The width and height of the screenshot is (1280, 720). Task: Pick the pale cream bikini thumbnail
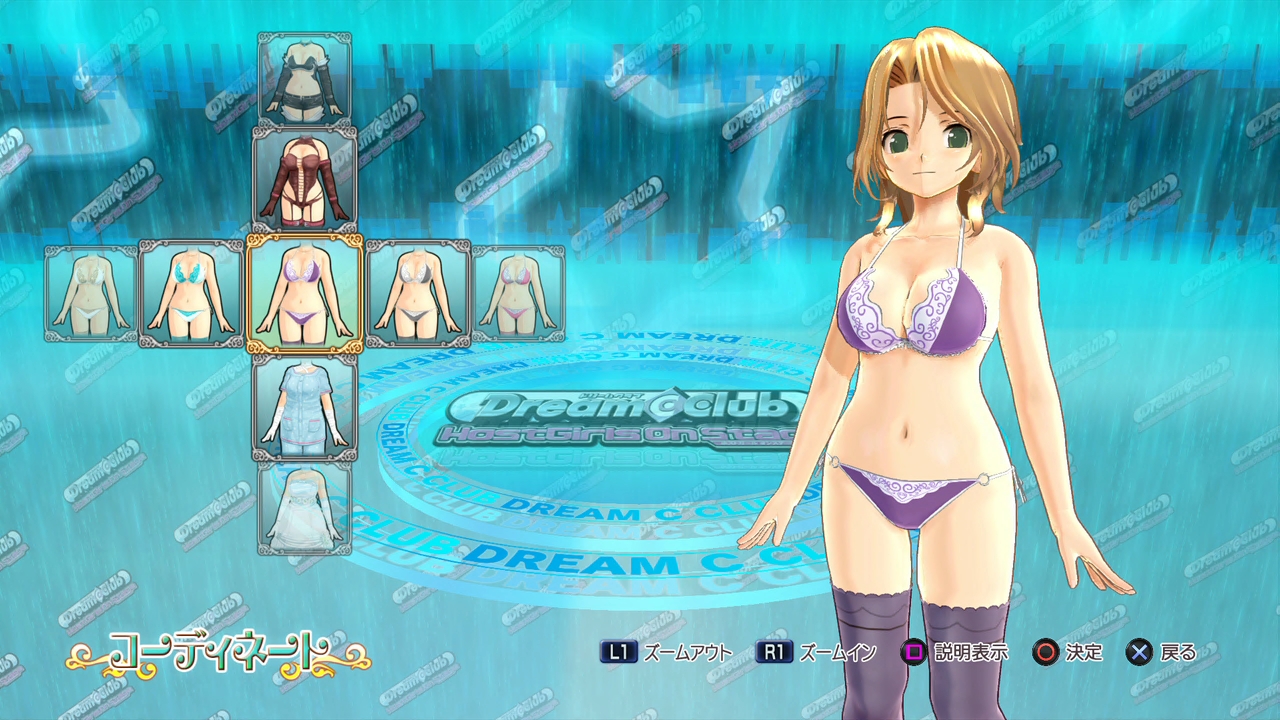91,294
